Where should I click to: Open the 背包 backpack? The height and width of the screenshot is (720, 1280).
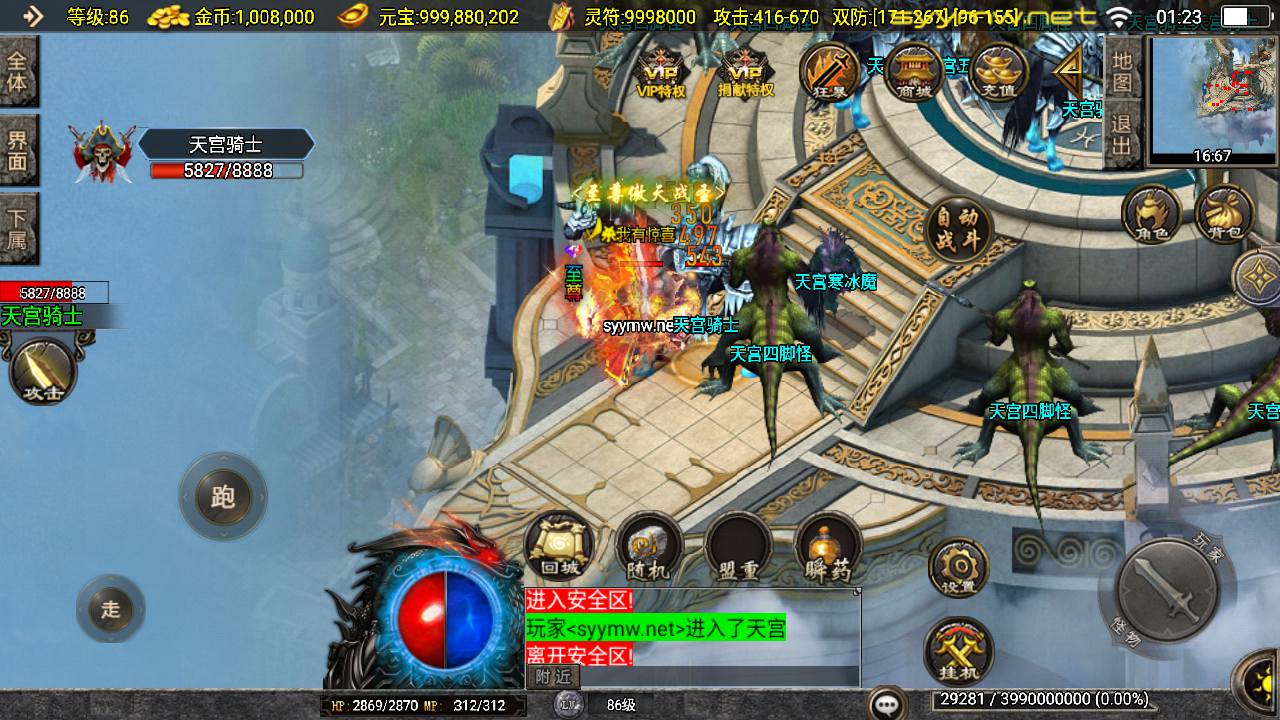pyautogui.click(x=1224, y=214)
